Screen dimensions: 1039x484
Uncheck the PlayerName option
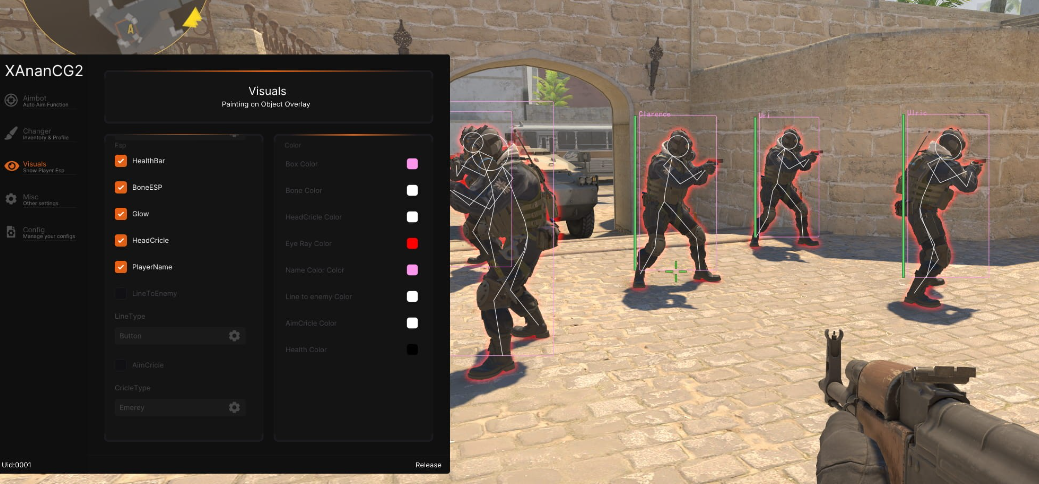121,267
